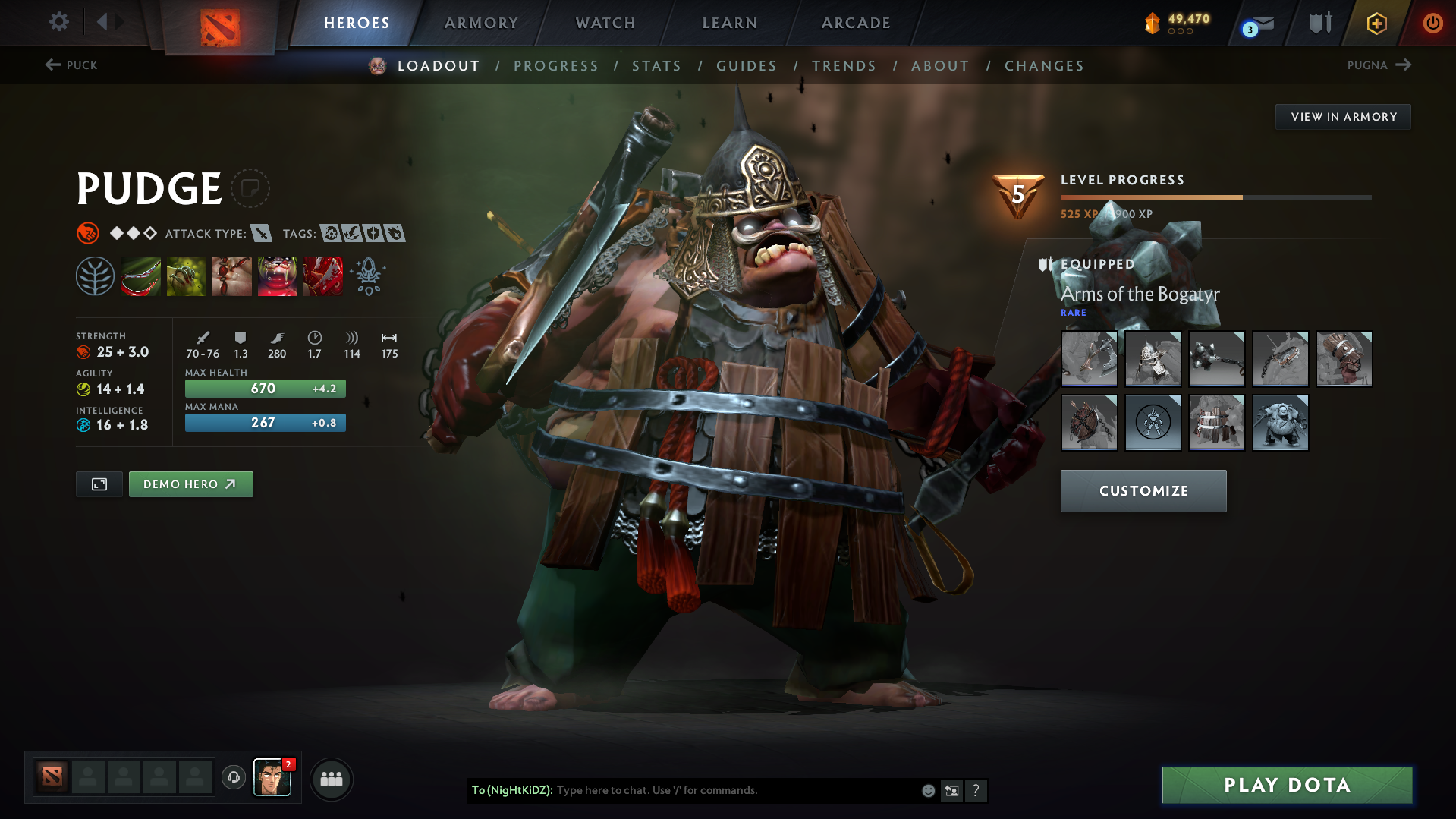Image resolution: width=1456 pixels, height=819 pixels.
Task: Open Pudge's talent tree icon
Action: (95, 276)
